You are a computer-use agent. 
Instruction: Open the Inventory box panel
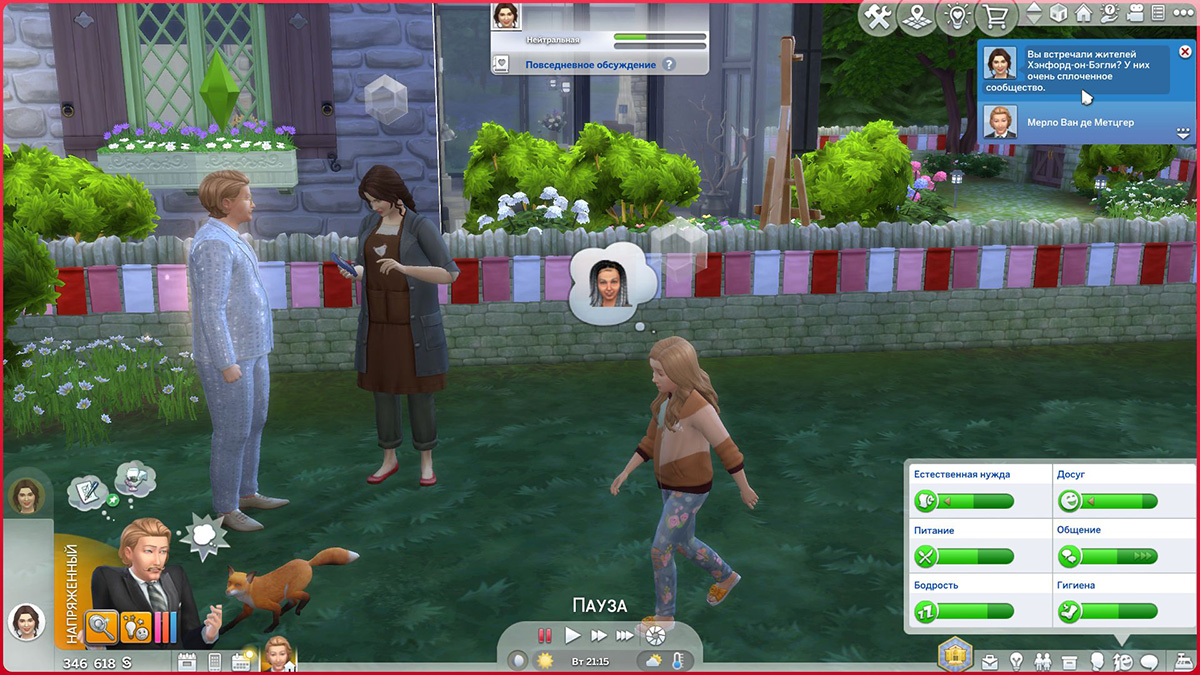(1069, 661)
